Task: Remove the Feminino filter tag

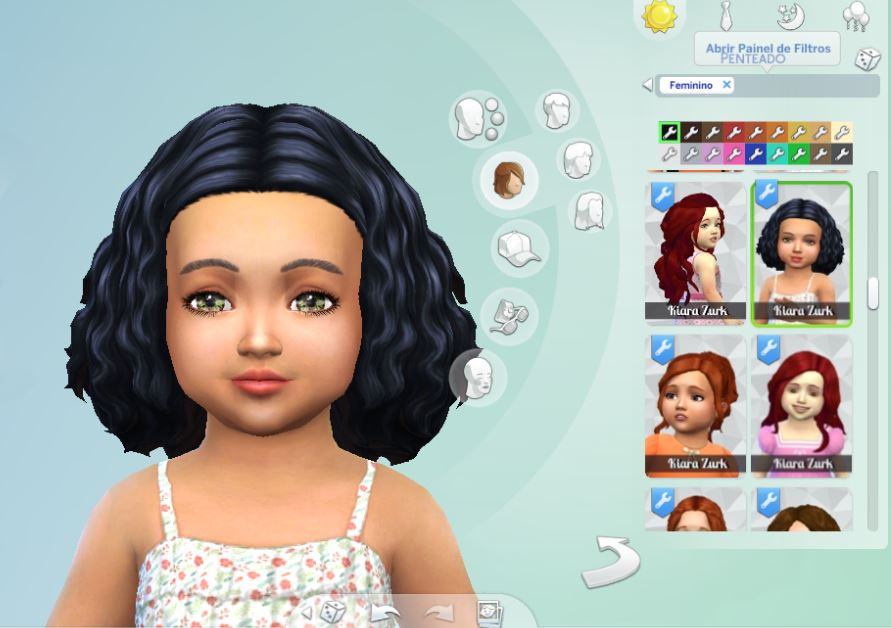Action: pos(727,85)
